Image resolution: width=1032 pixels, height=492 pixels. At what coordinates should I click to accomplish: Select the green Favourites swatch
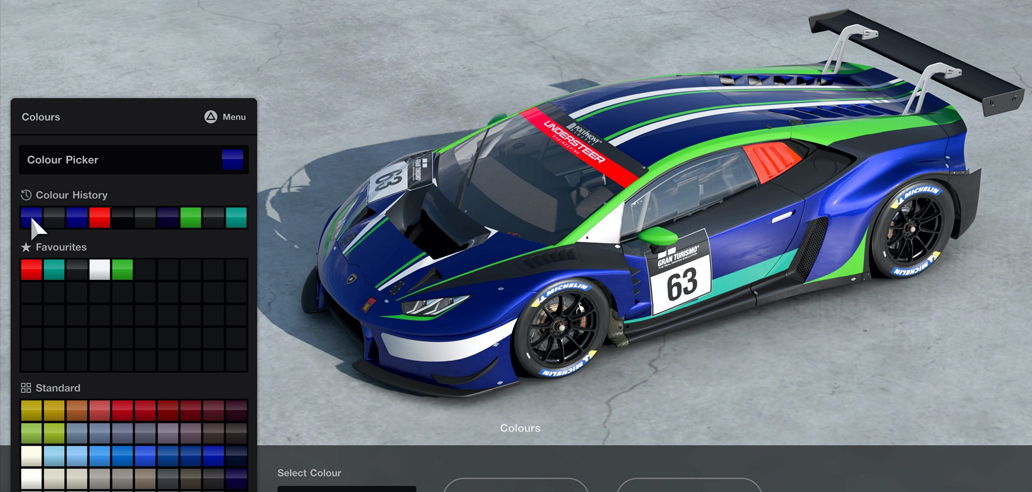[x=122, y=269]
